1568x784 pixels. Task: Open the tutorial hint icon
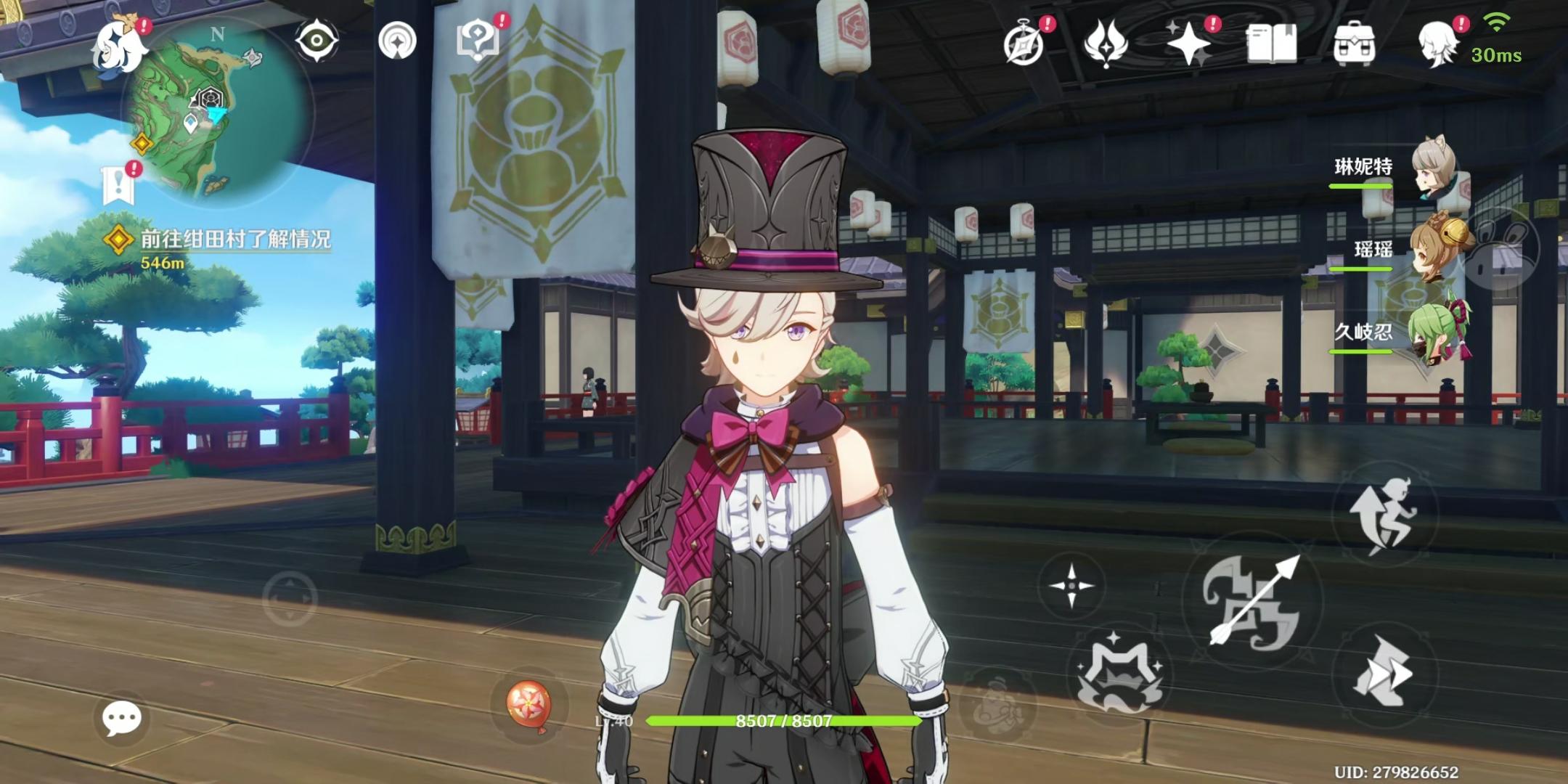tap(477, 38)
